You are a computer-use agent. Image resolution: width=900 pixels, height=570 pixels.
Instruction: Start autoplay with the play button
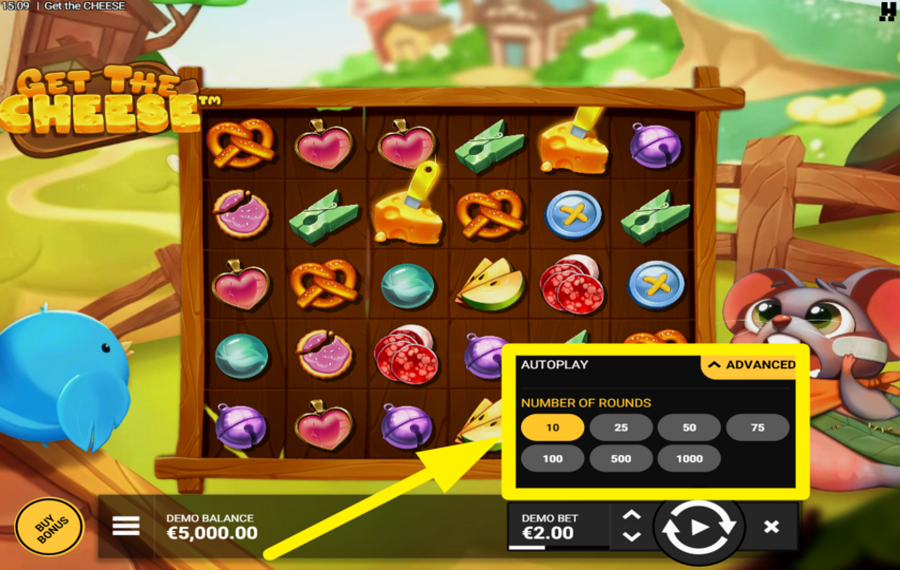[699, 526]
